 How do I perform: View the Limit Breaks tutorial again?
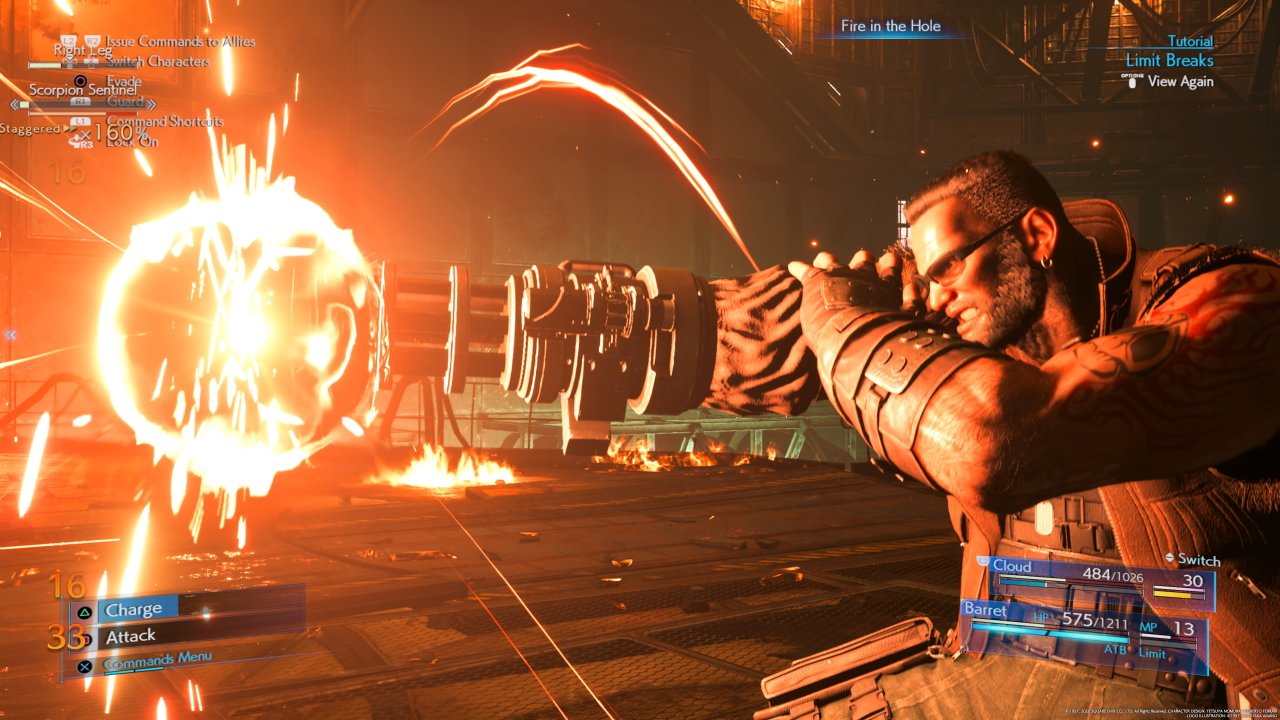[x=1180, y=82]
